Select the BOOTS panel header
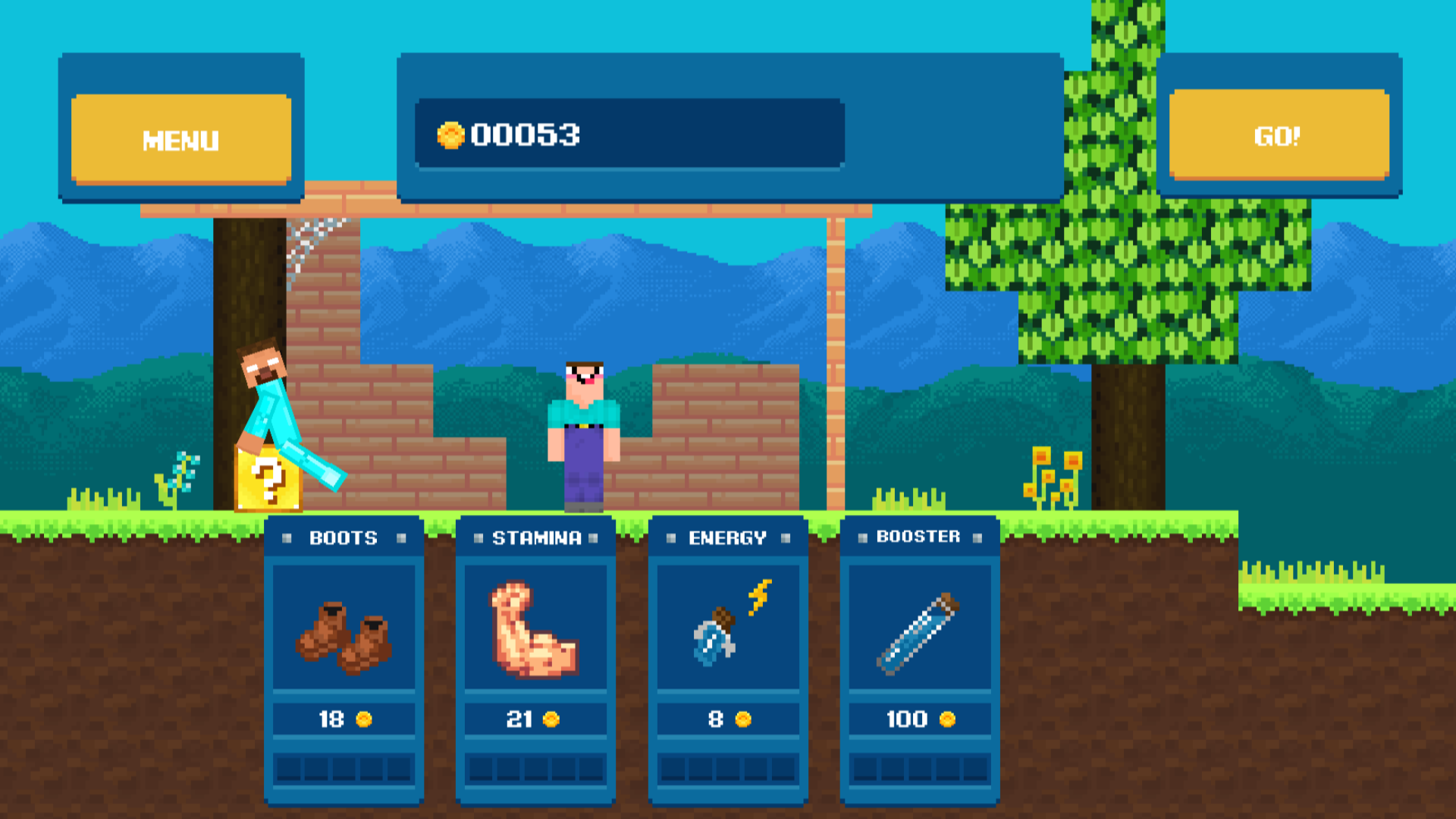 pos(343,538)
